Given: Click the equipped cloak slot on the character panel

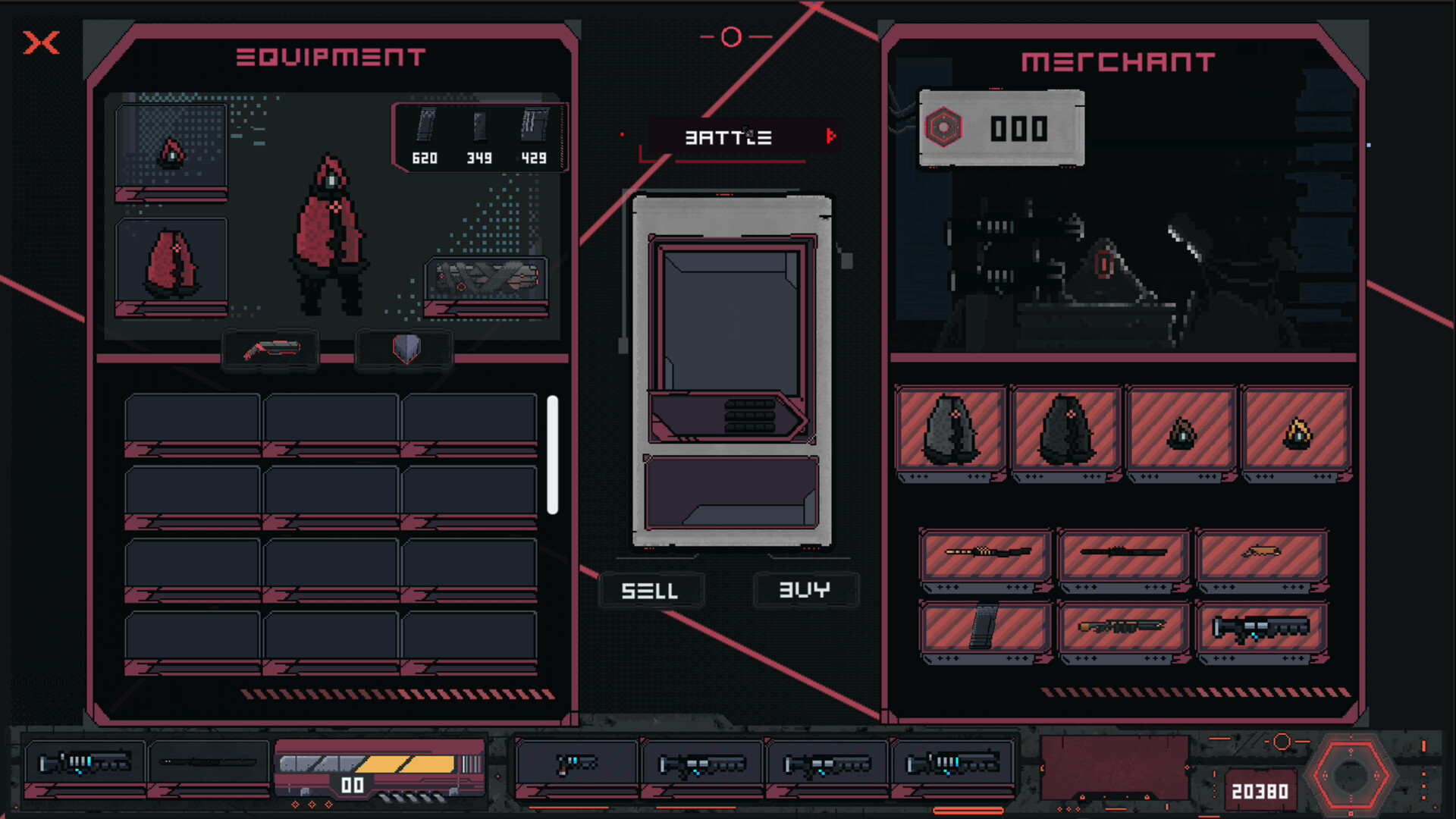Looking at the screenshot, I should click(x=171, y=263).
